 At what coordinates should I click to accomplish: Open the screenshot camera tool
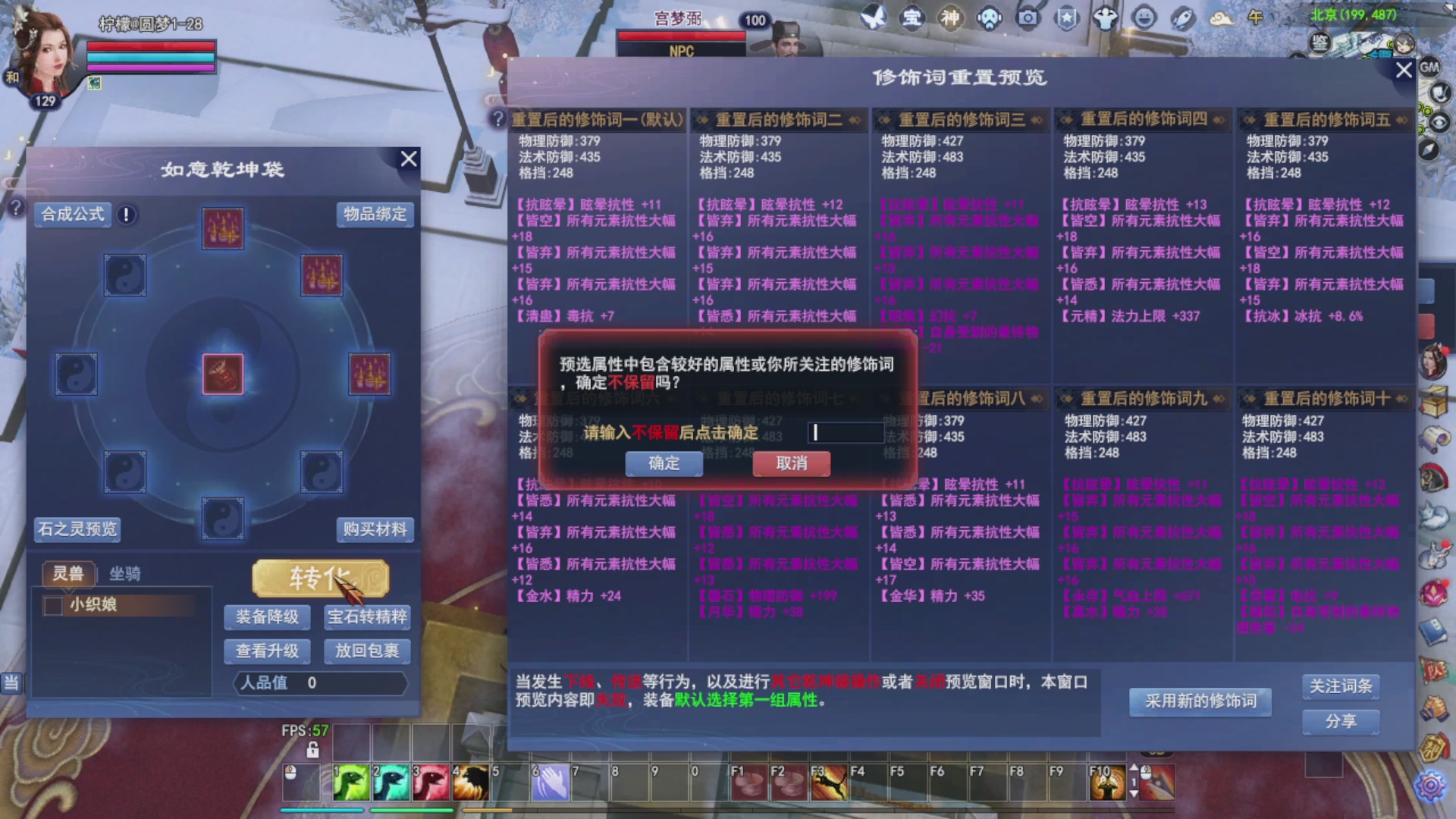click(x=1027, y=19)
